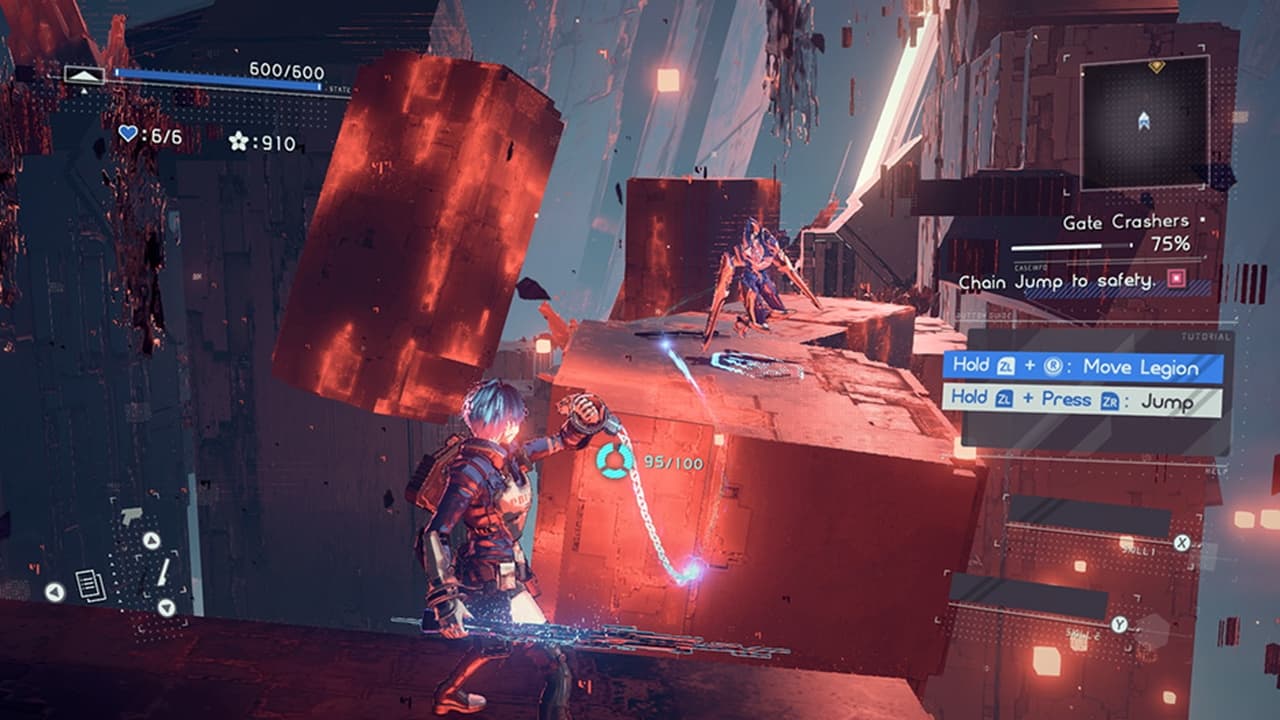
Task: Click the Gate Crashers mission title
Action: [x=1125, y=221]
